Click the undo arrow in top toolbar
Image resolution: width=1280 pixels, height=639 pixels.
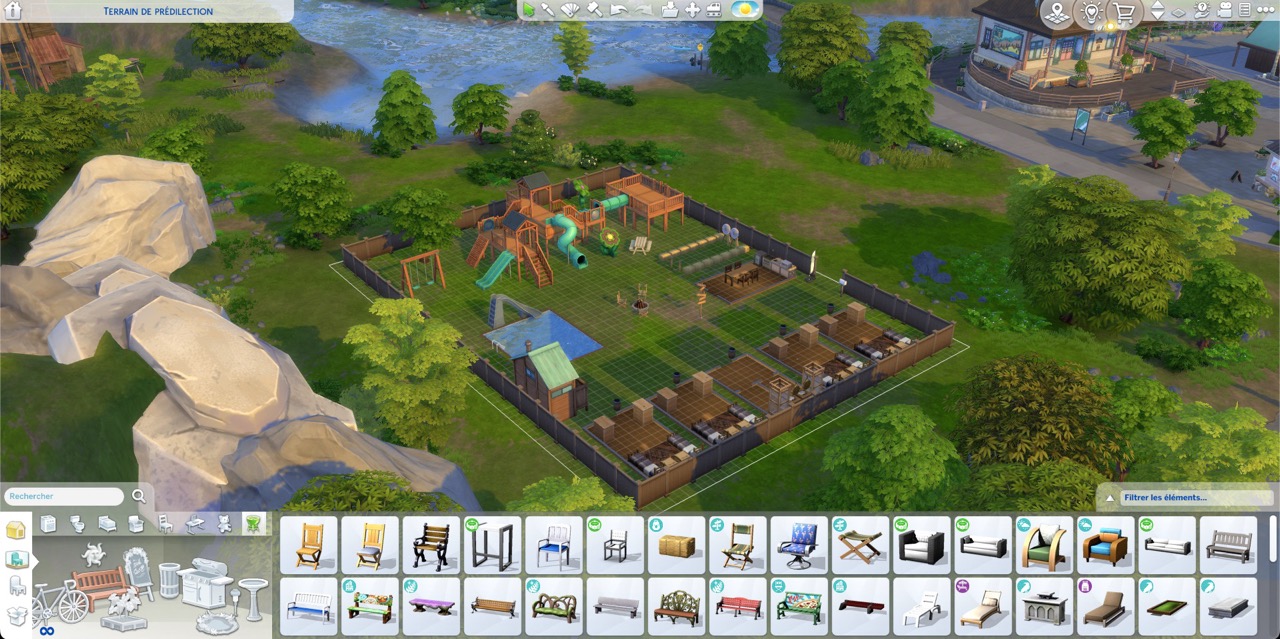coord(619,10)
